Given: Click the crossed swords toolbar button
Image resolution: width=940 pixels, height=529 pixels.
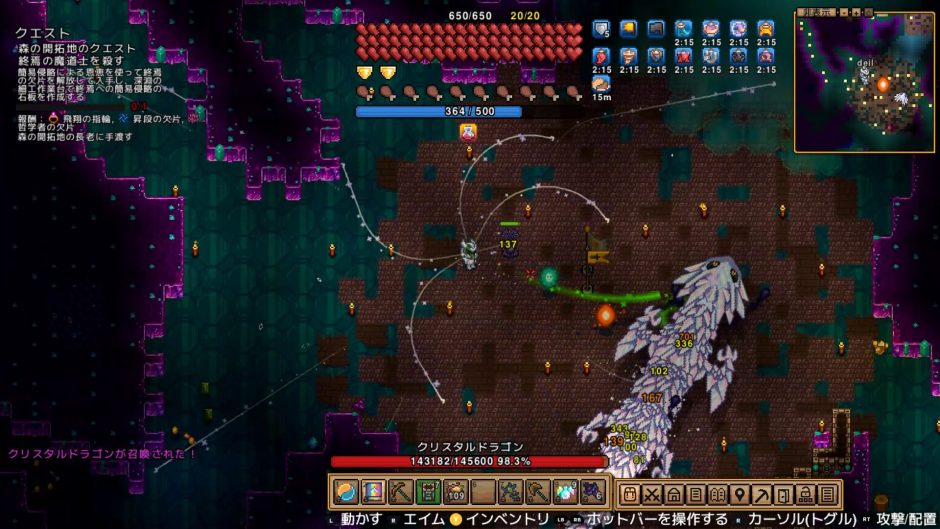Looking at the screenshot, I should pyautogui.click(x=652, y=494).
